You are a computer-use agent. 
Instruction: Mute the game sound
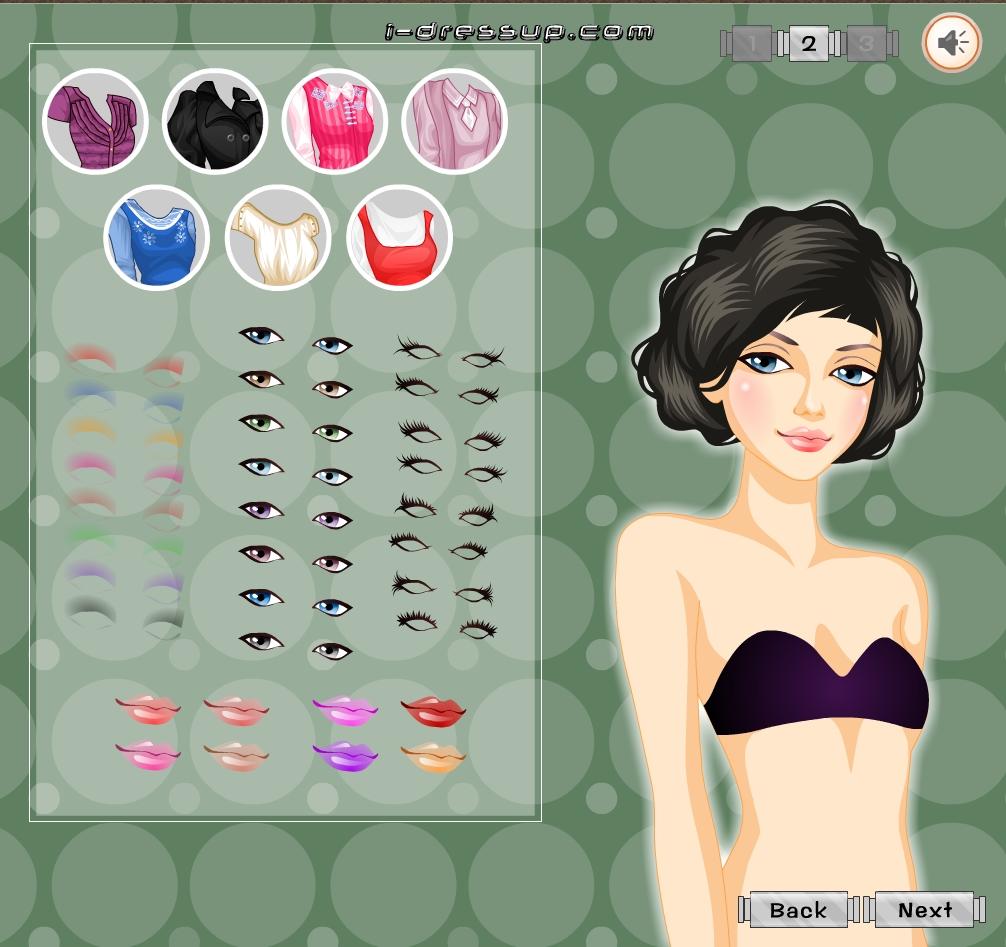pyautogui.click(x=951, y=43)
